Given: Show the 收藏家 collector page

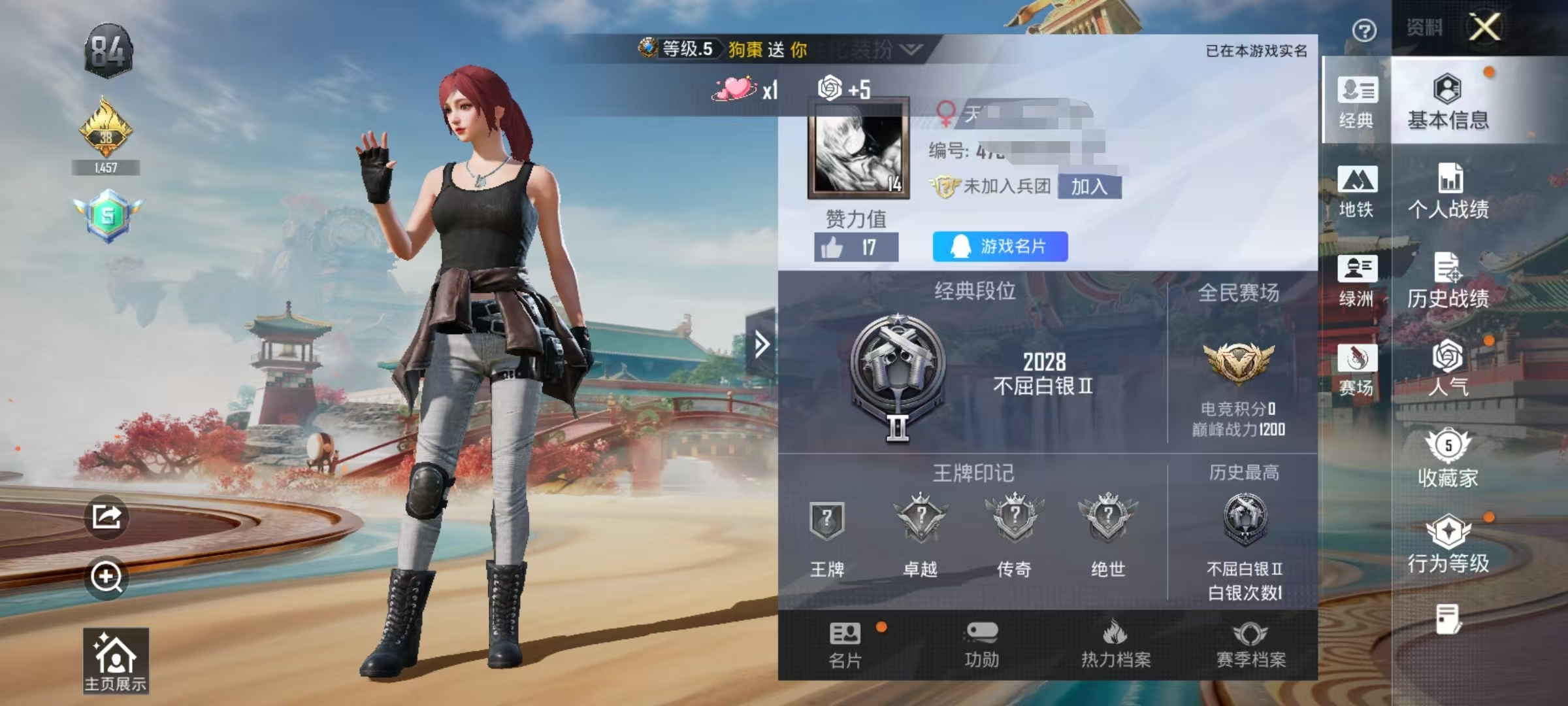Looking at the screenshot, I should pyautogui.click(x=1448, y=459).
